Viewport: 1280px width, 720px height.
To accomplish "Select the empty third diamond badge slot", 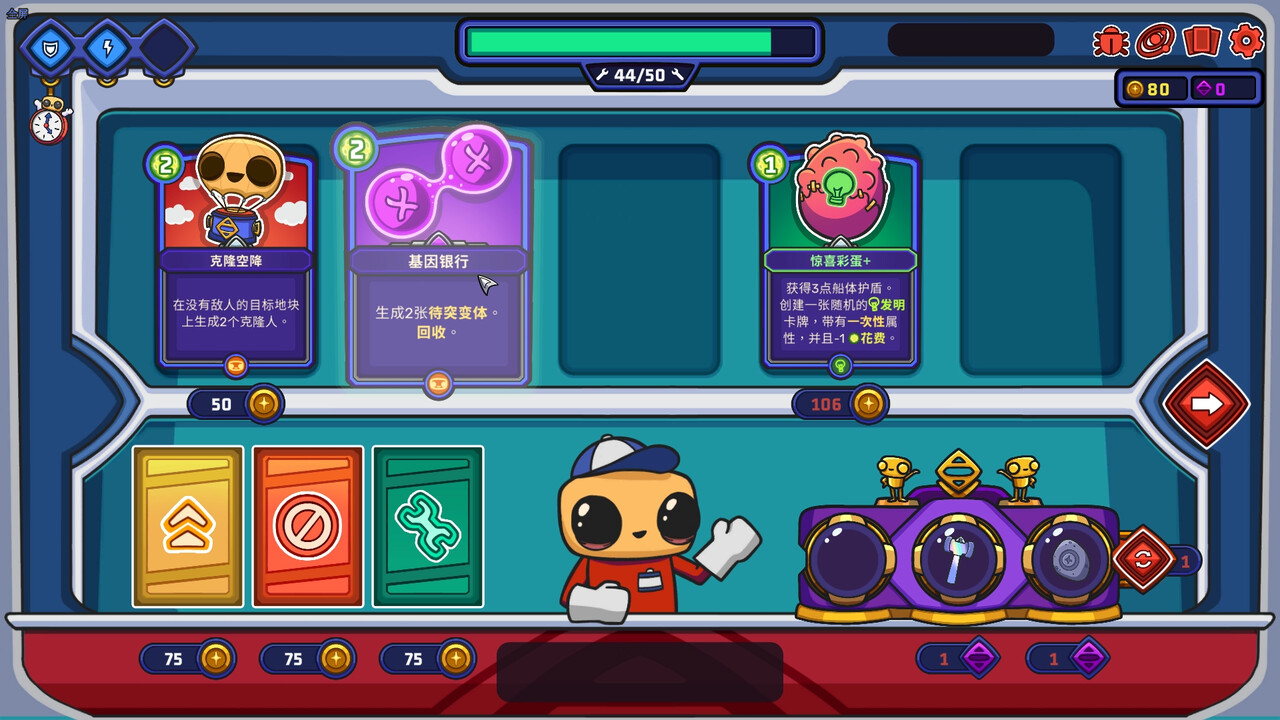I will [x=166, y=47].
